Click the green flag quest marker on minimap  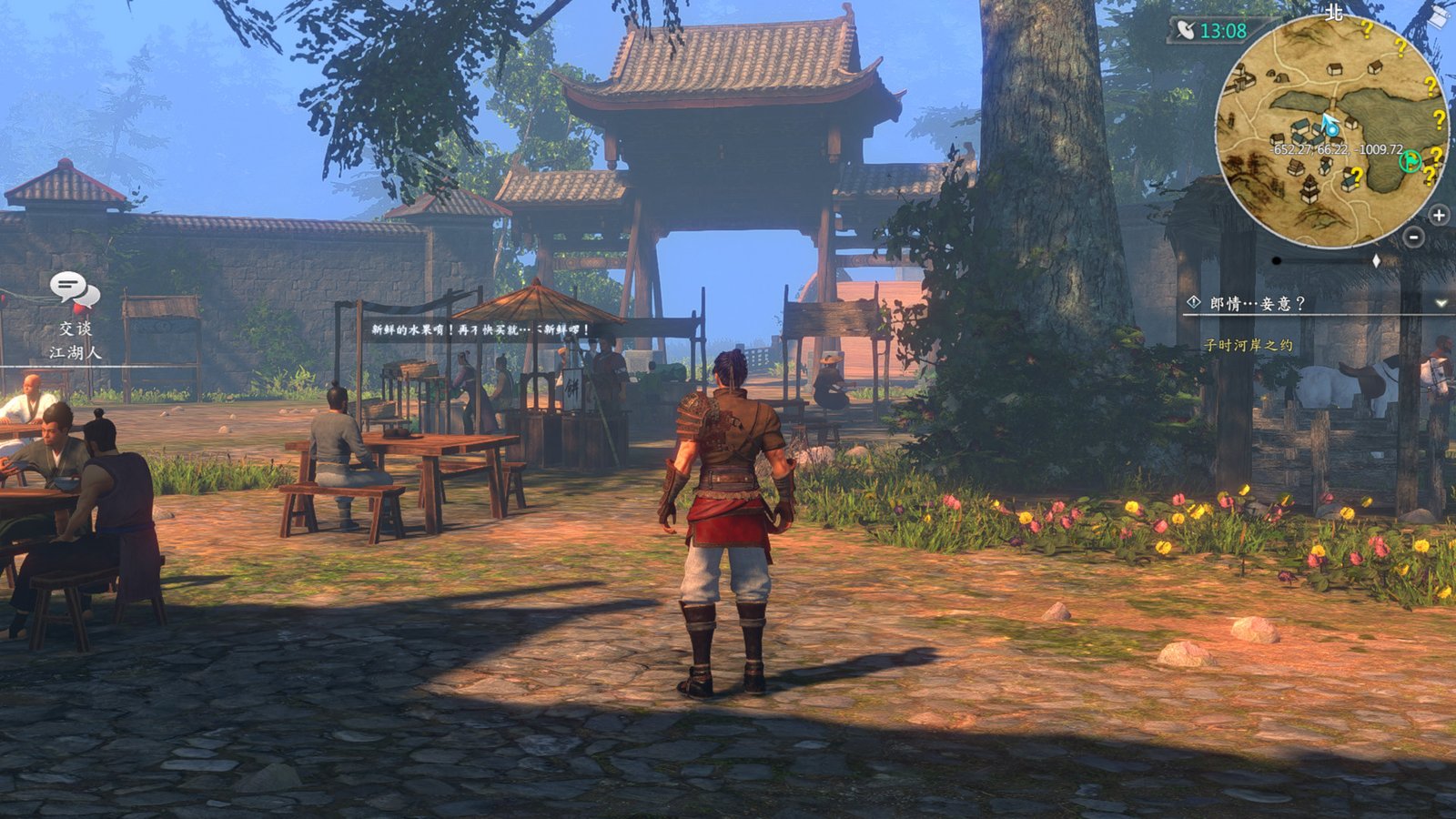pyautogui.click(x=1409, y=161)
